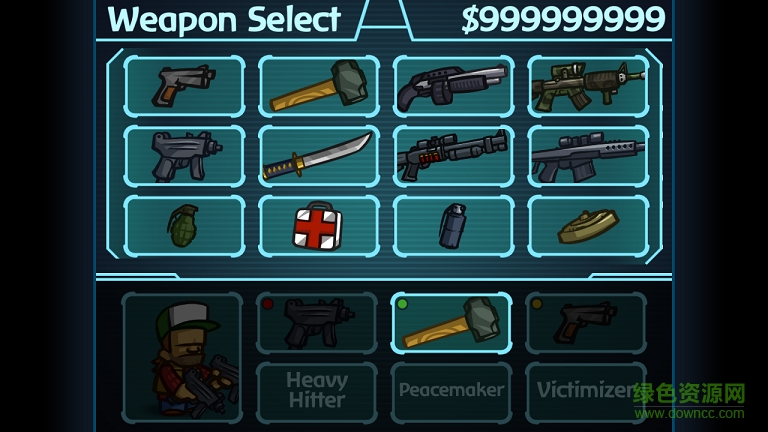Select the pistol in the weapon grid
This screenshot has height=432, width=768.
[184, 86]
